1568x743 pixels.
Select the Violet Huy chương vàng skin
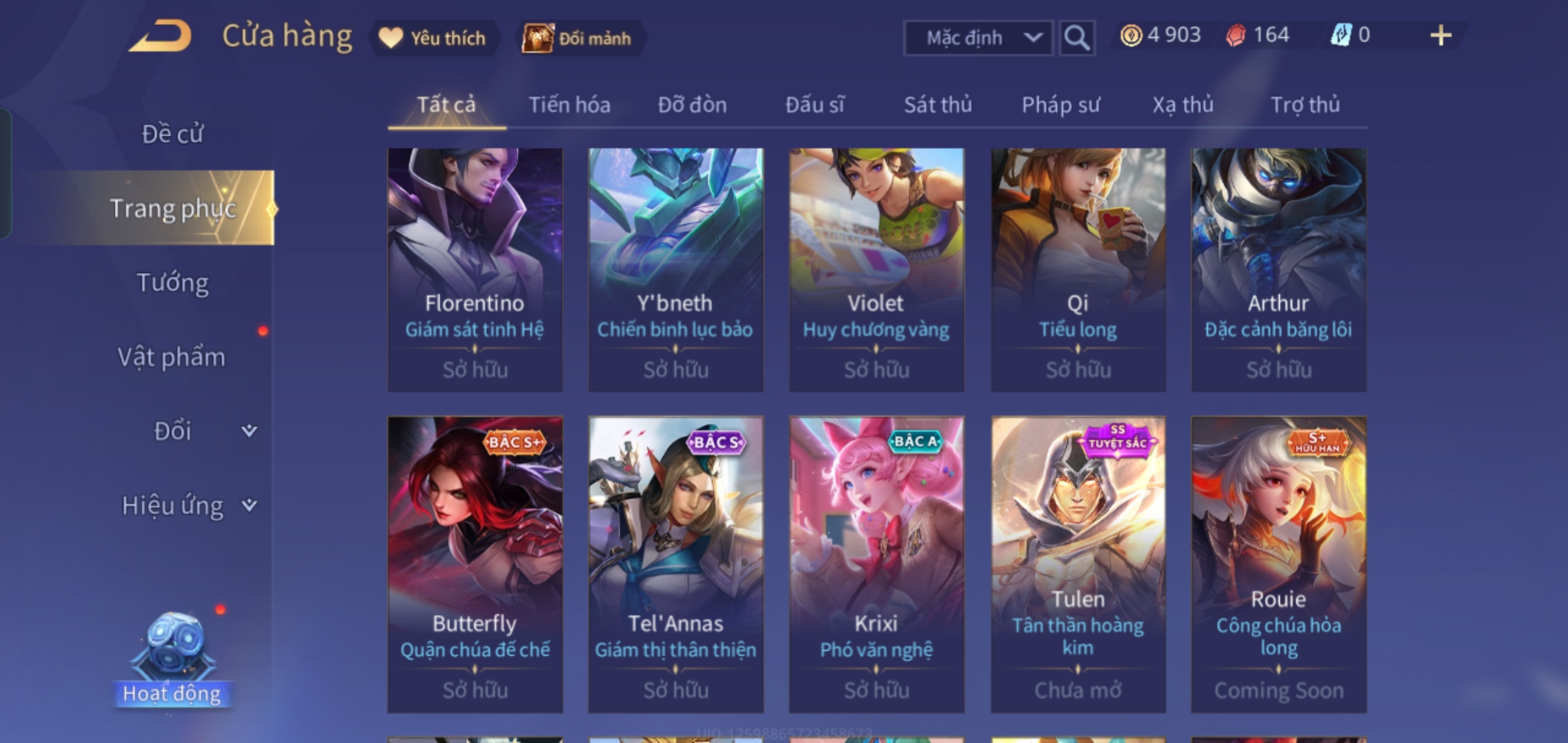[876, 270]
